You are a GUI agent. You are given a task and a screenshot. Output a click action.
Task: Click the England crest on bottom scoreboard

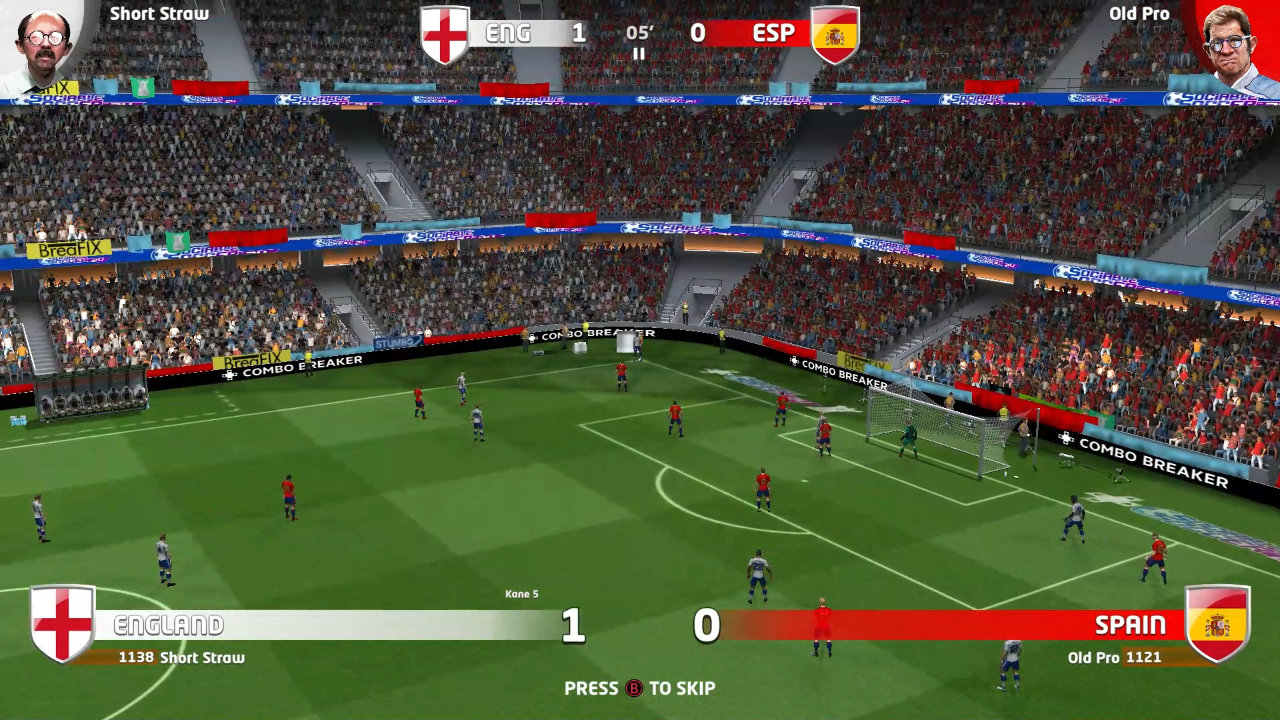(60, 624)
